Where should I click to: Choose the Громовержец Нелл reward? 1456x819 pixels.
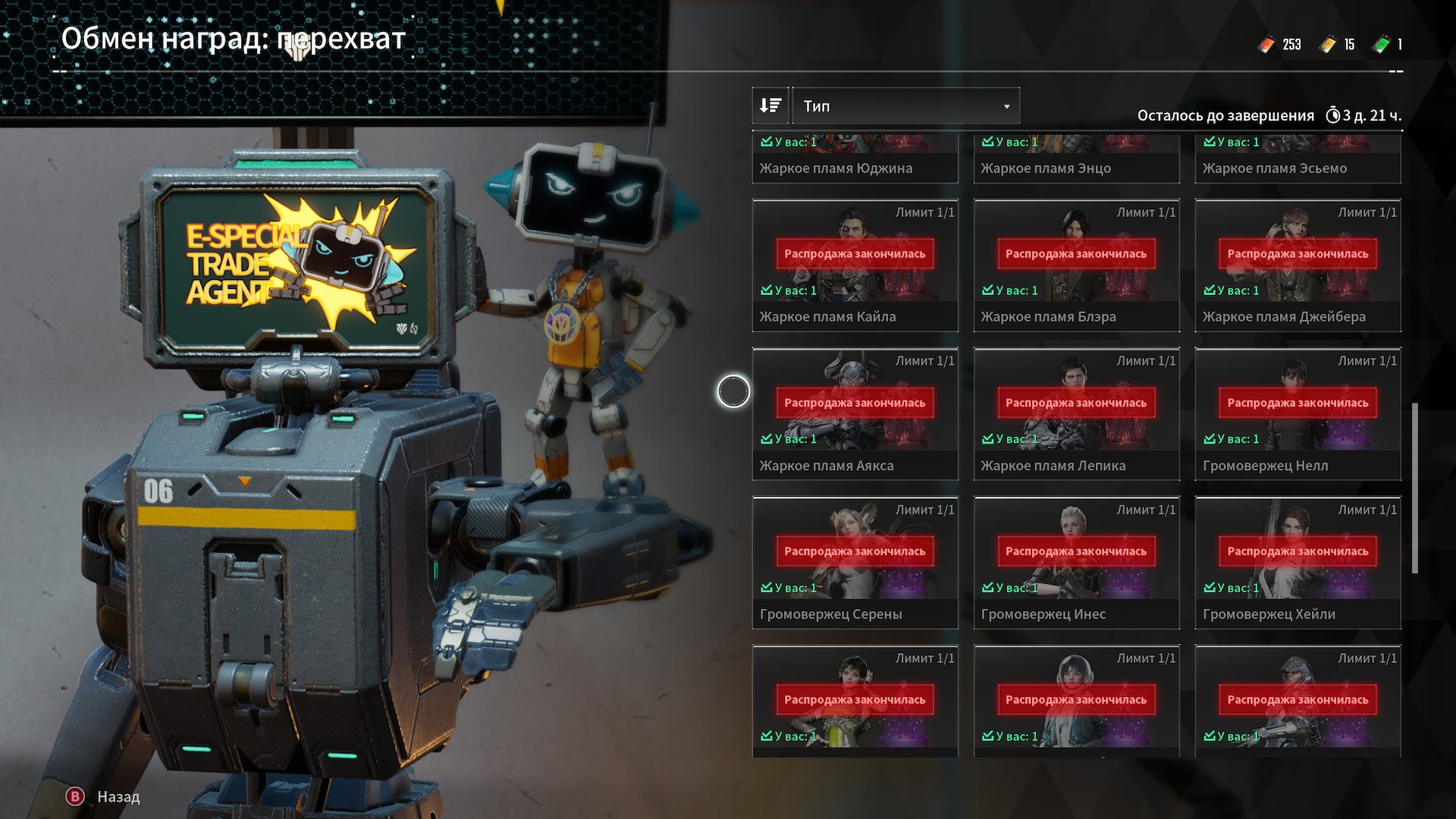coord(1298,414)
